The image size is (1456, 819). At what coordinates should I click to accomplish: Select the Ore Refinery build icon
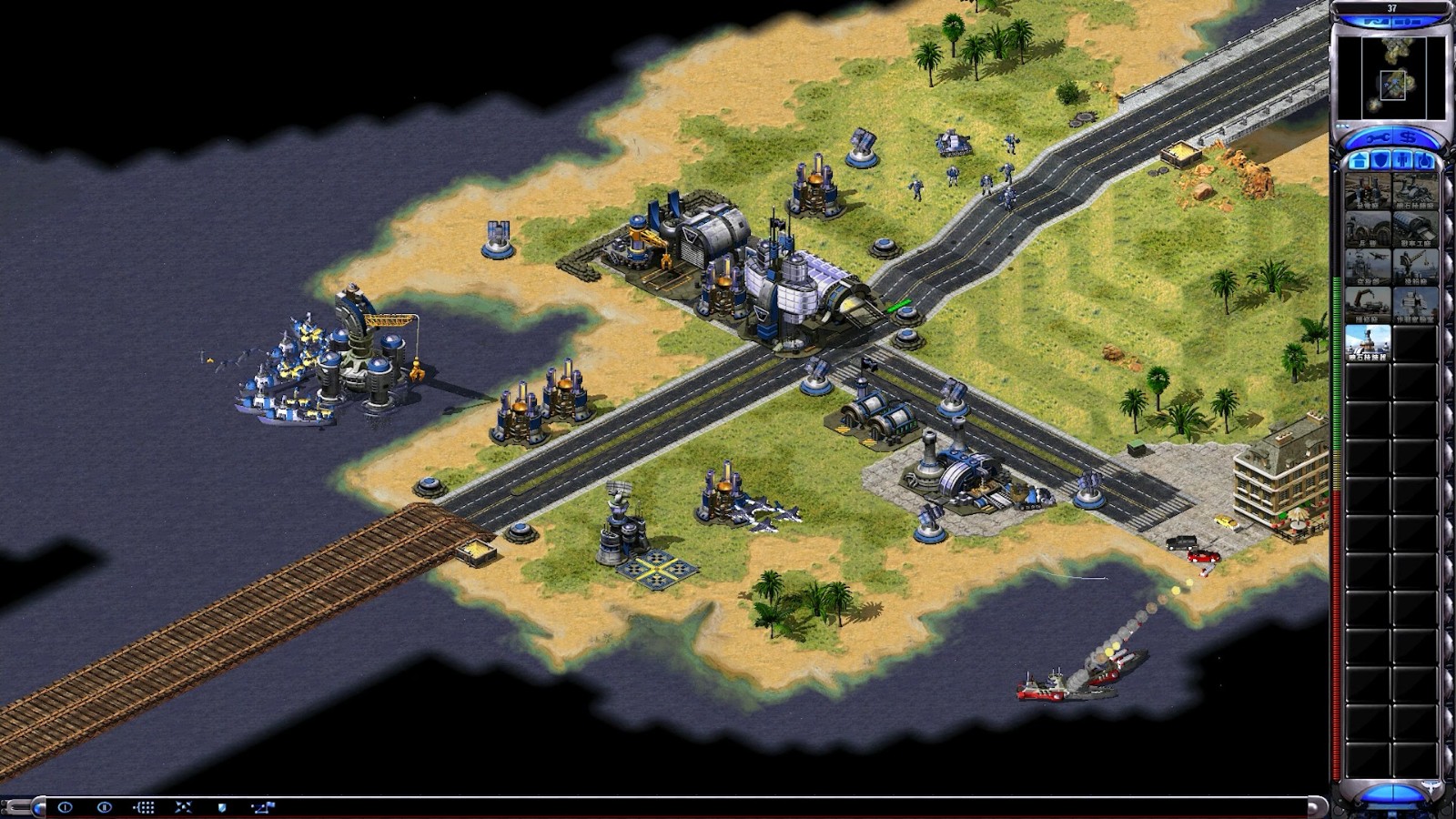coord(1415,191)
